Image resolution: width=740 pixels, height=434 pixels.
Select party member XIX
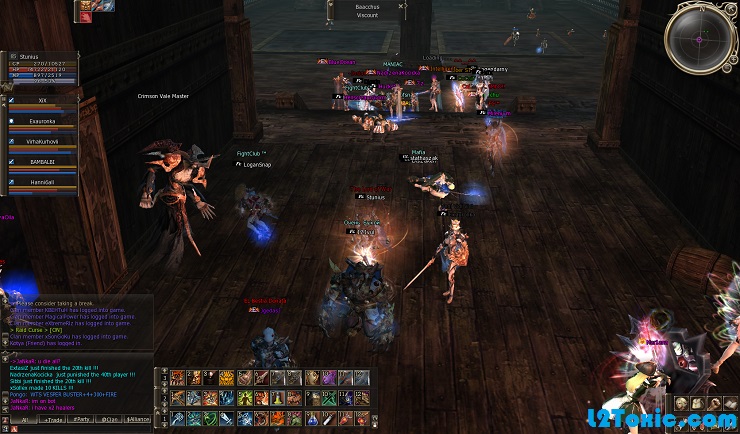[x=42, y=102]
